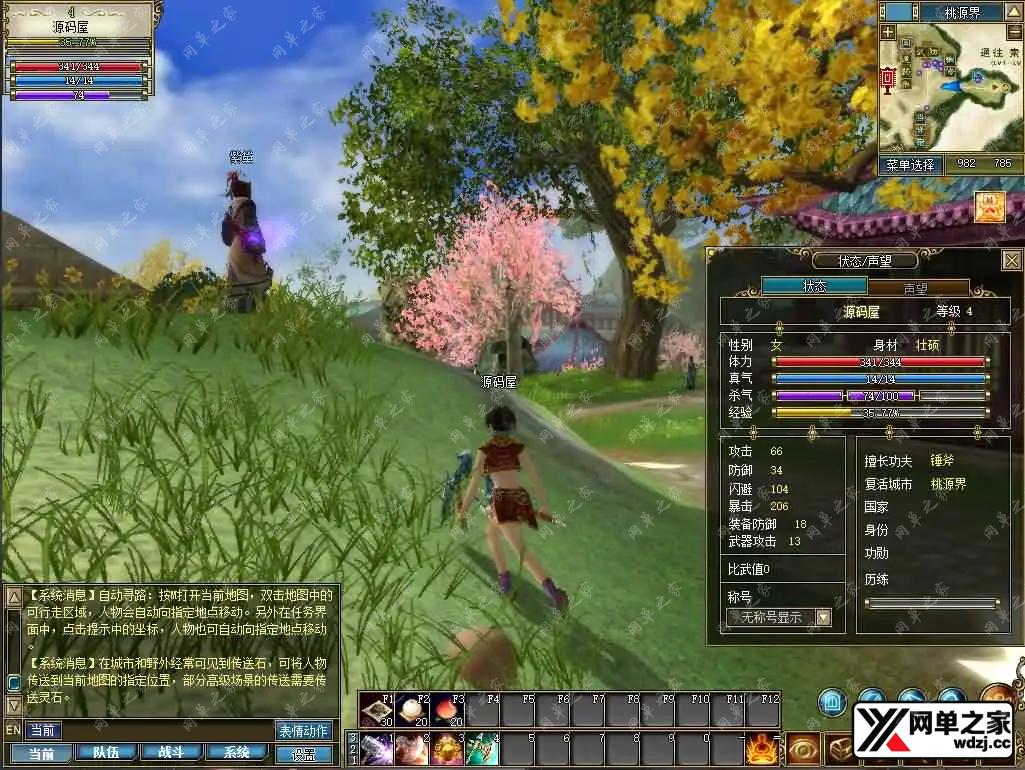The image size is (1025, 770).
Task: Open the chat 设置 settings button
Action: (303, 753)
